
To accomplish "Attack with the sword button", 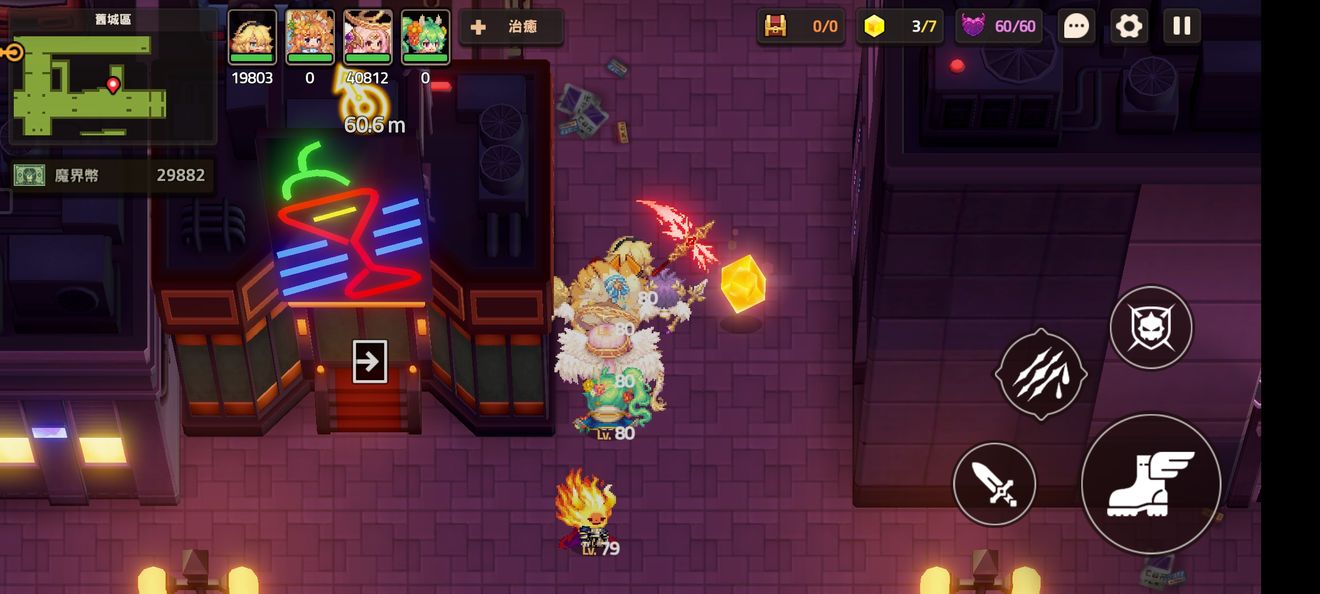I will [x=994, y=484].
